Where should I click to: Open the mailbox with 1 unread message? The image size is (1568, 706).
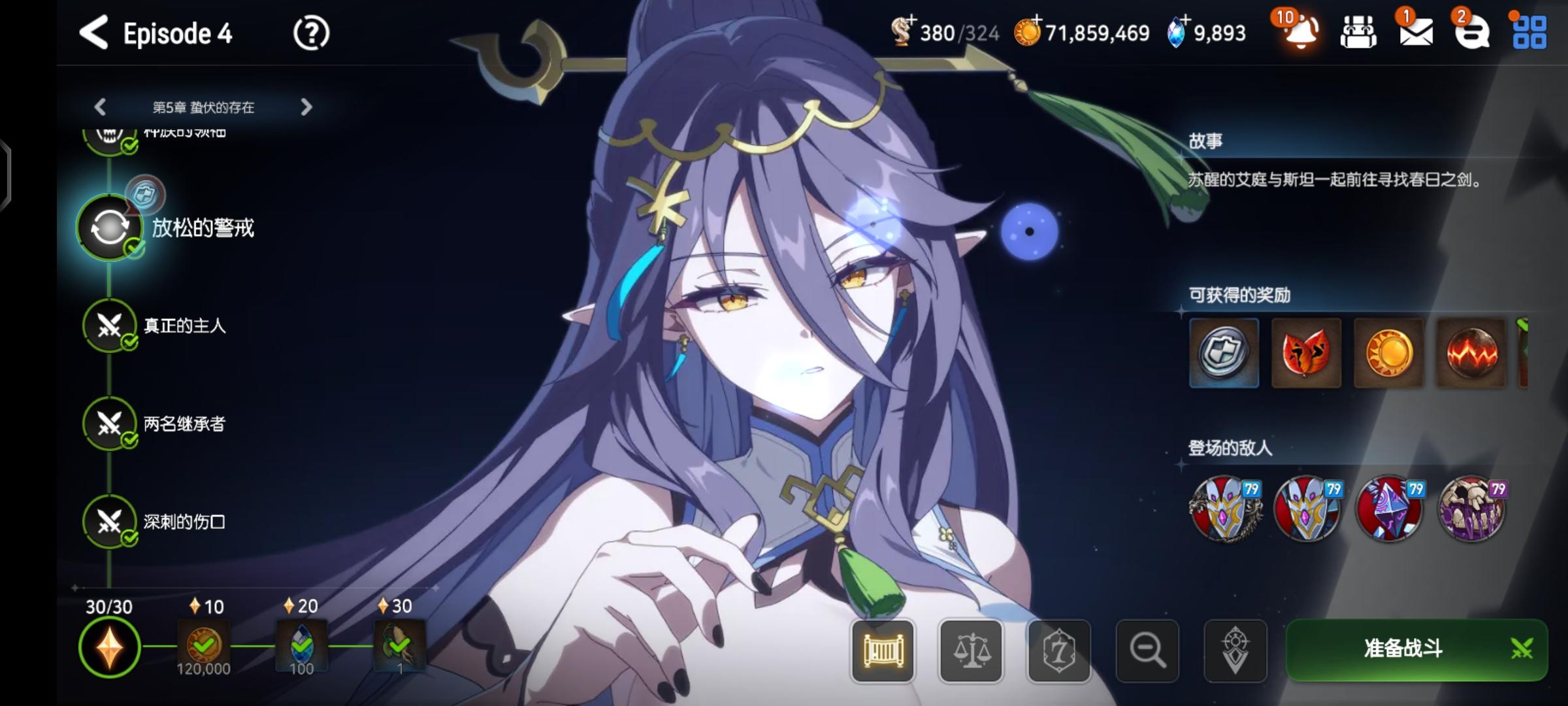click(1415, 34)
